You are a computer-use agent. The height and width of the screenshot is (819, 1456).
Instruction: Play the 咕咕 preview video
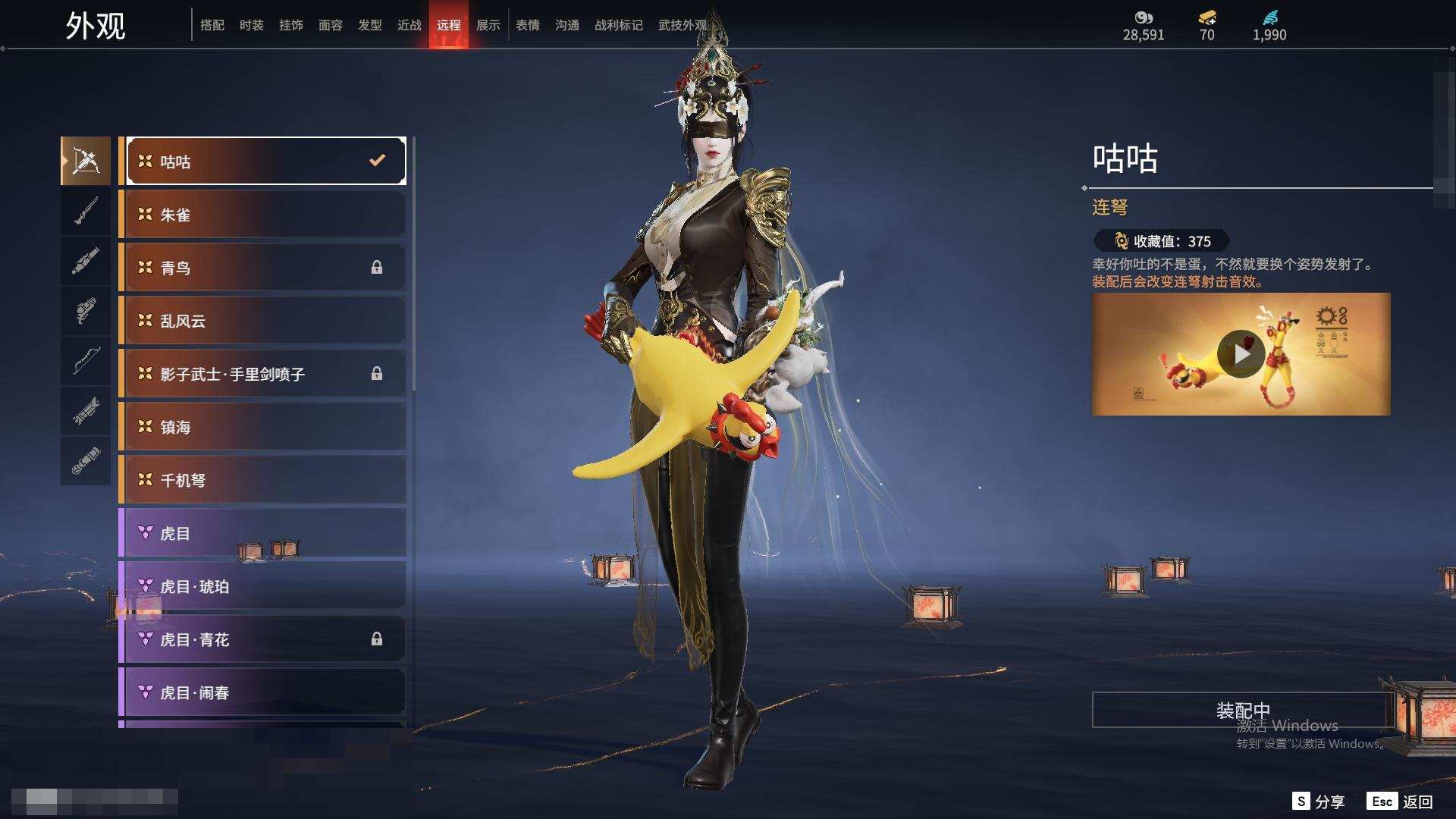1241,354
